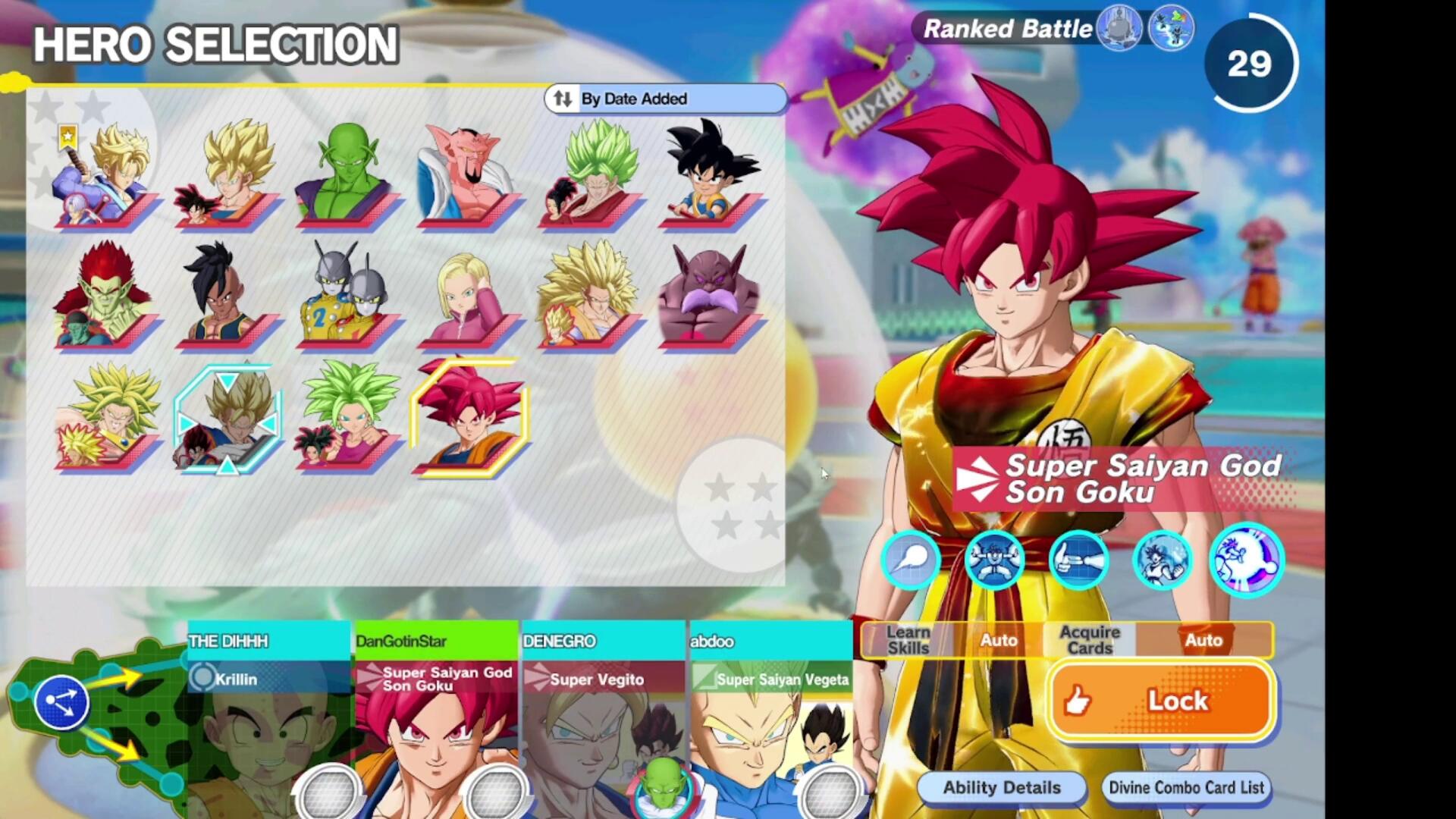Select the kid Goku hero portrait
This screenshot has height=819, width=1456.
(x=708, y=176)
